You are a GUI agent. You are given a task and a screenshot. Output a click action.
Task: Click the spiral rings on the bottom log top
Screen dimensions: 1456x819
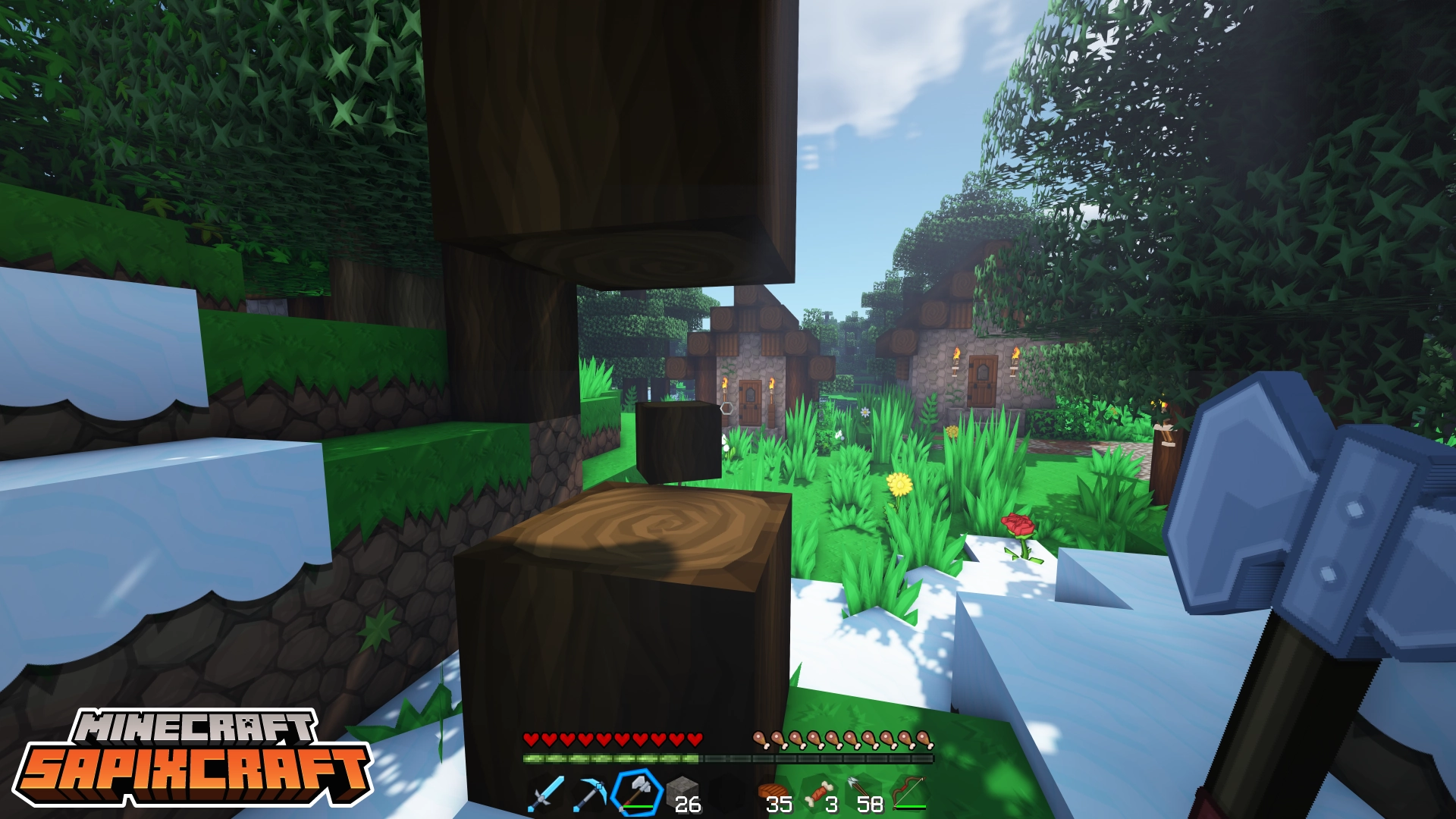[664, 523]
